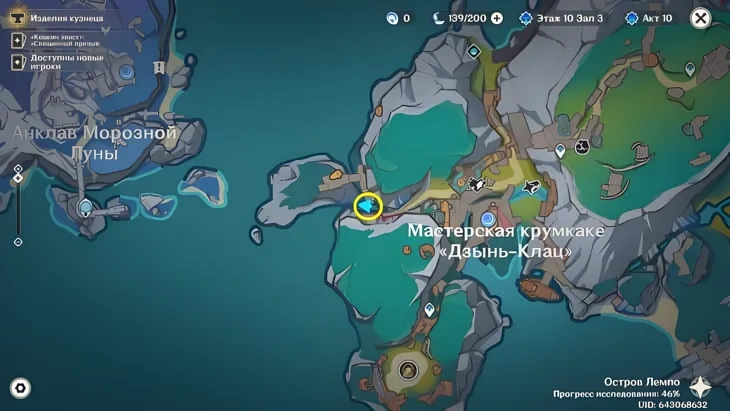Click the map zoom slider handle
Screen dimensions: 730x411
[18, 178]
